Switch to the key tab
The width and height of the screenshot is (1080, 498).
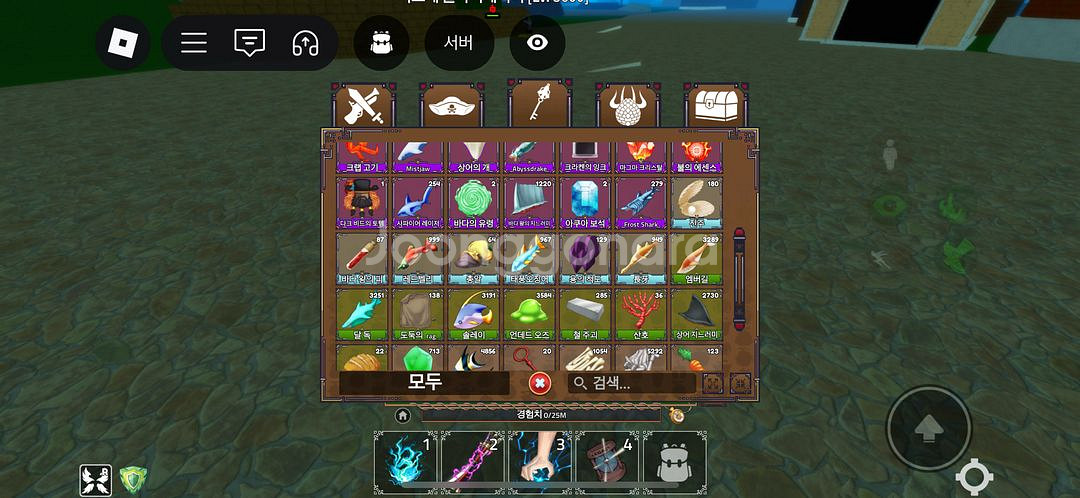tap(539, 105)
